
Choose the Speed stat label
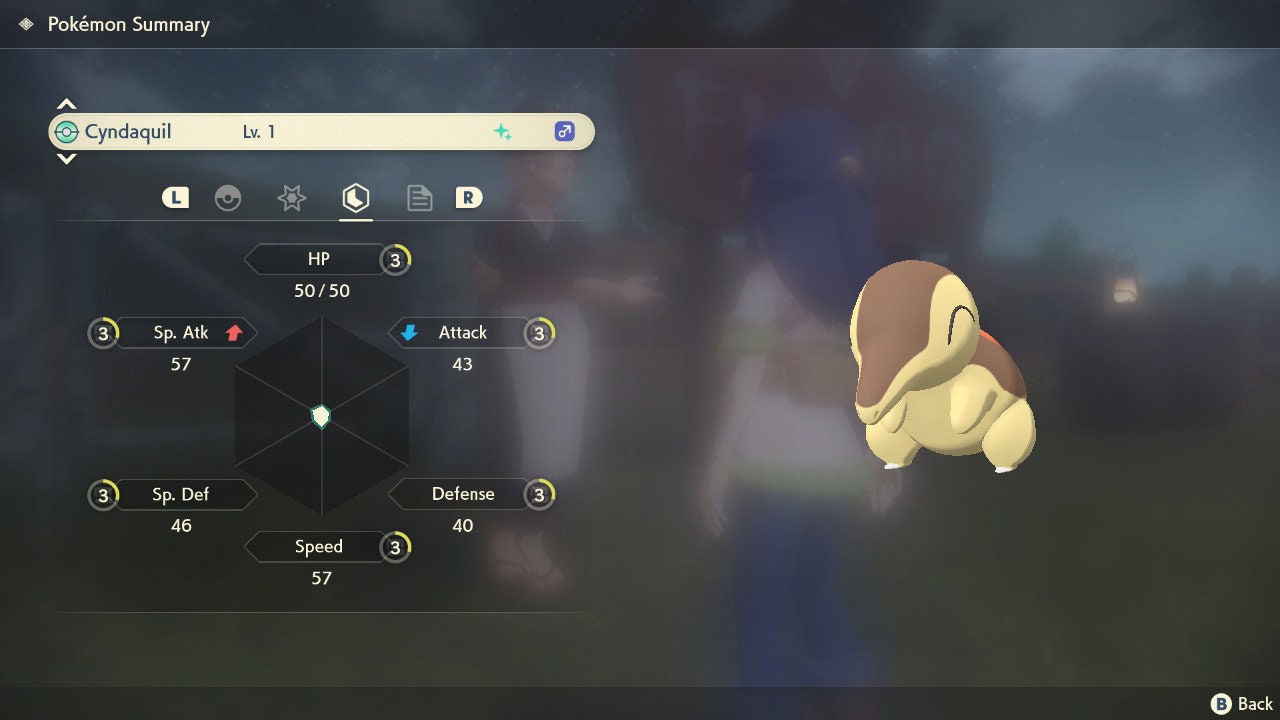318,547
